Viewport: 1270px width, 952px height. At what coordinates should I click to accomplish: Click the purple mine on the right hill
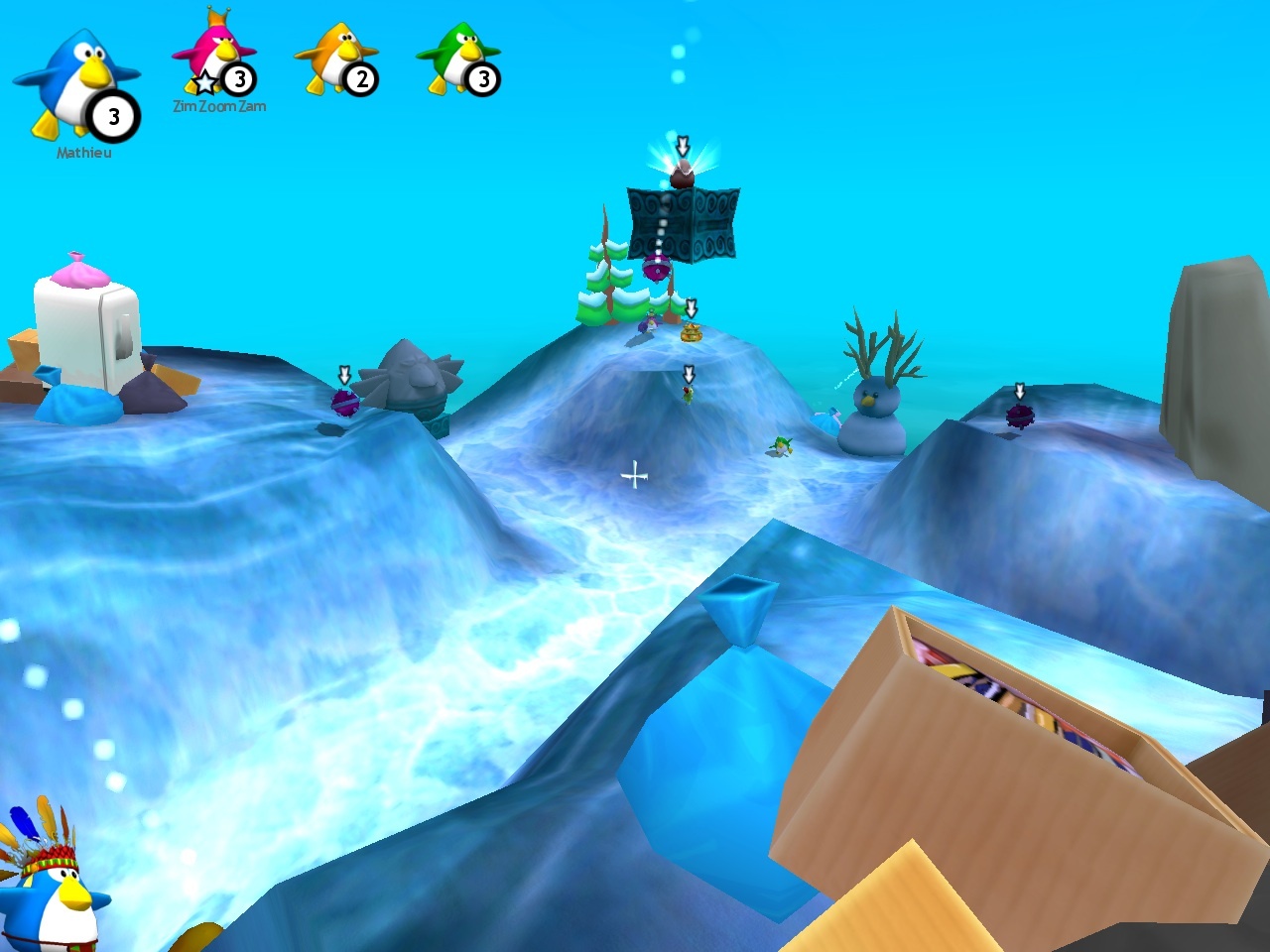pos(1019,416)
